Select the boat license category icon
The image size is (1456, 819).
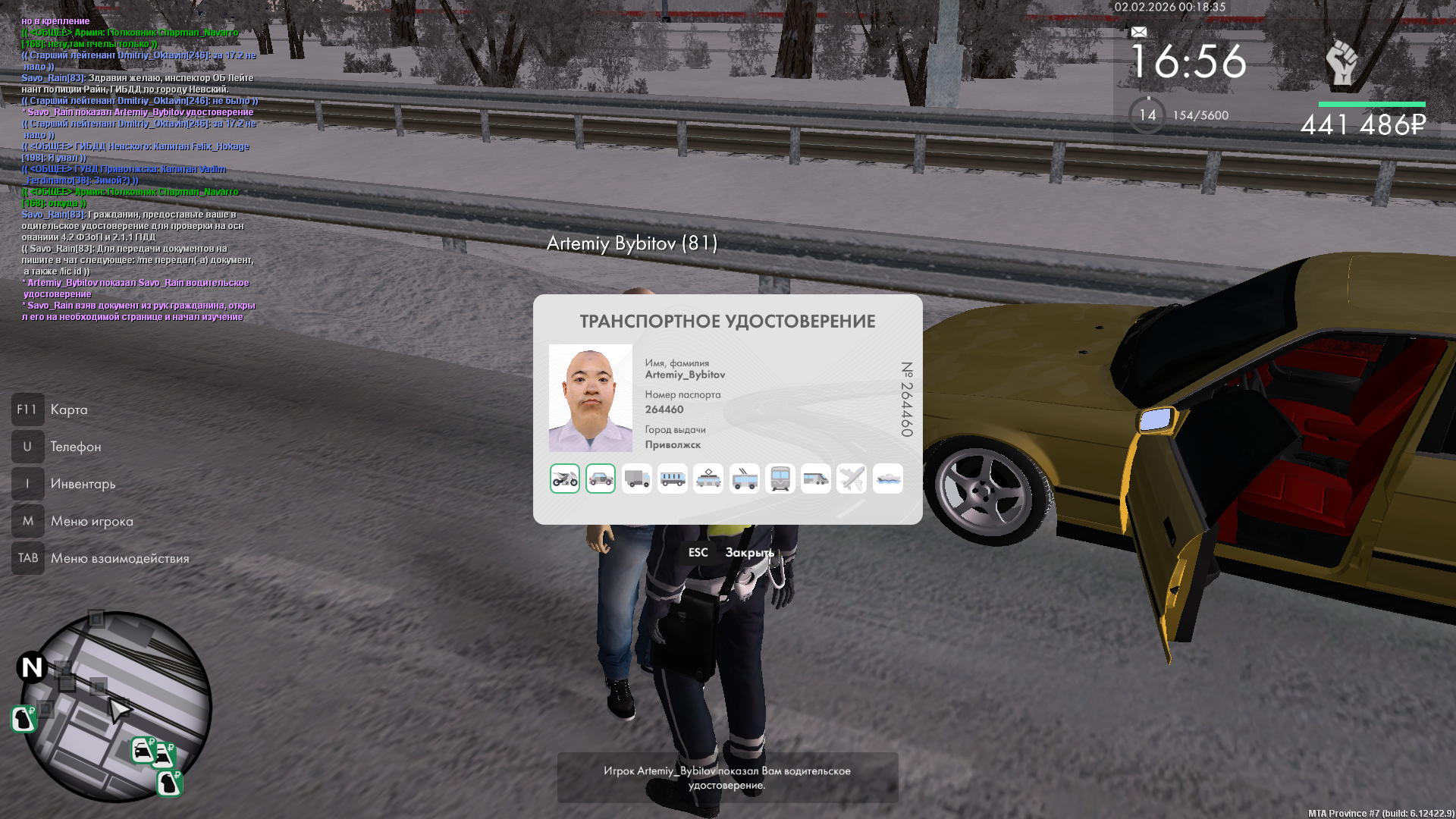tap(888, 479)
